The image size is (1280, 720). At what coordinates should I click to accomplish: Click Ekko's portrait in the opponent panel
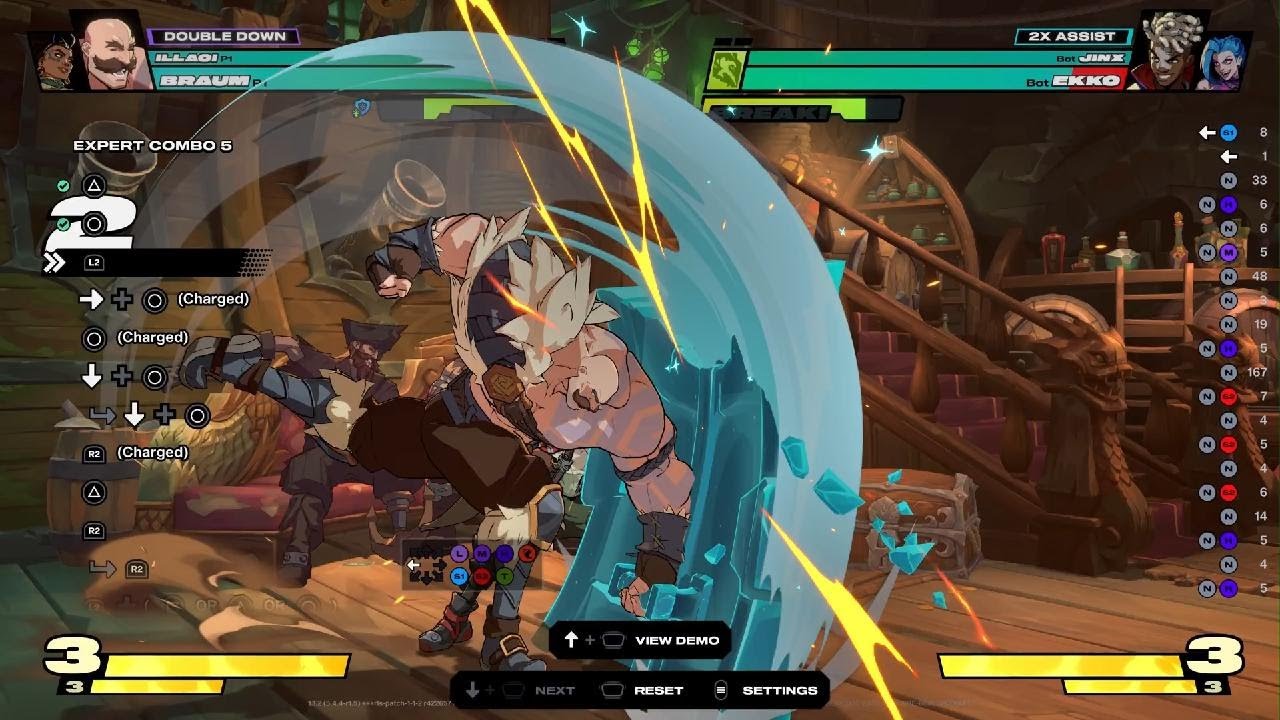pyautogui.click(x=1166, y=52)
